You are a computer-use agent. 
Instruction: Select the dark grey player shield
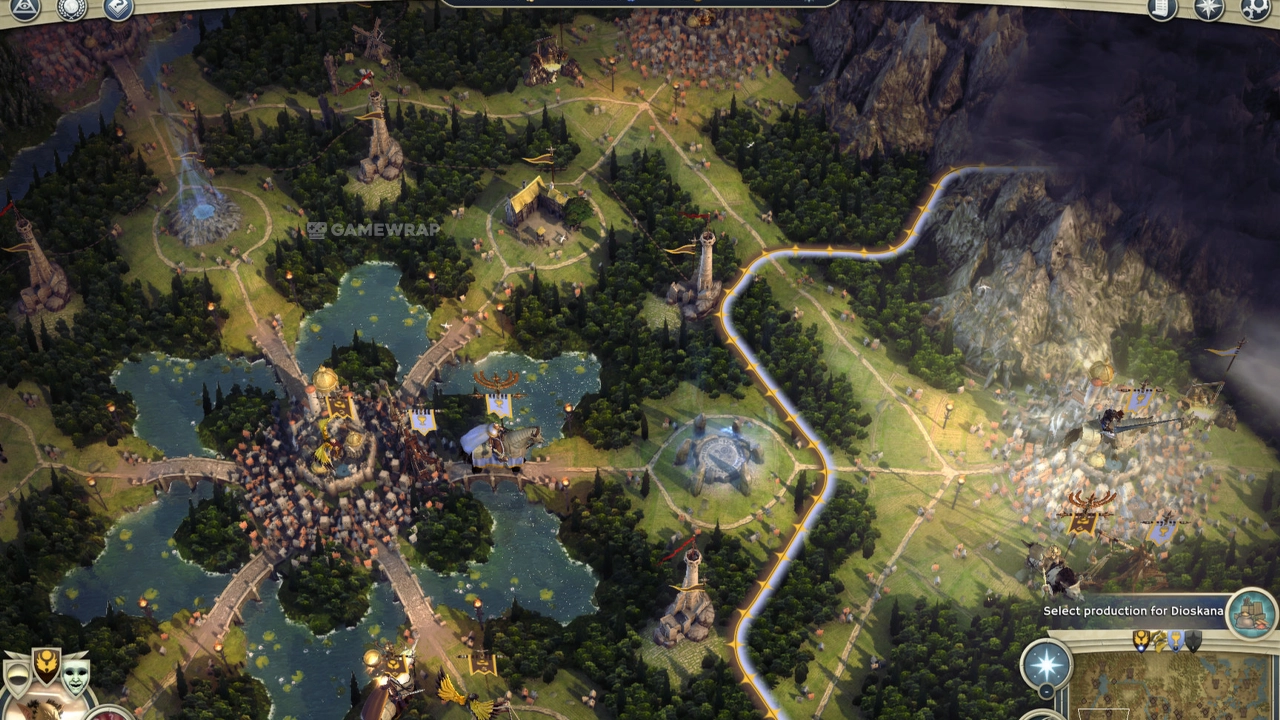1193,641
